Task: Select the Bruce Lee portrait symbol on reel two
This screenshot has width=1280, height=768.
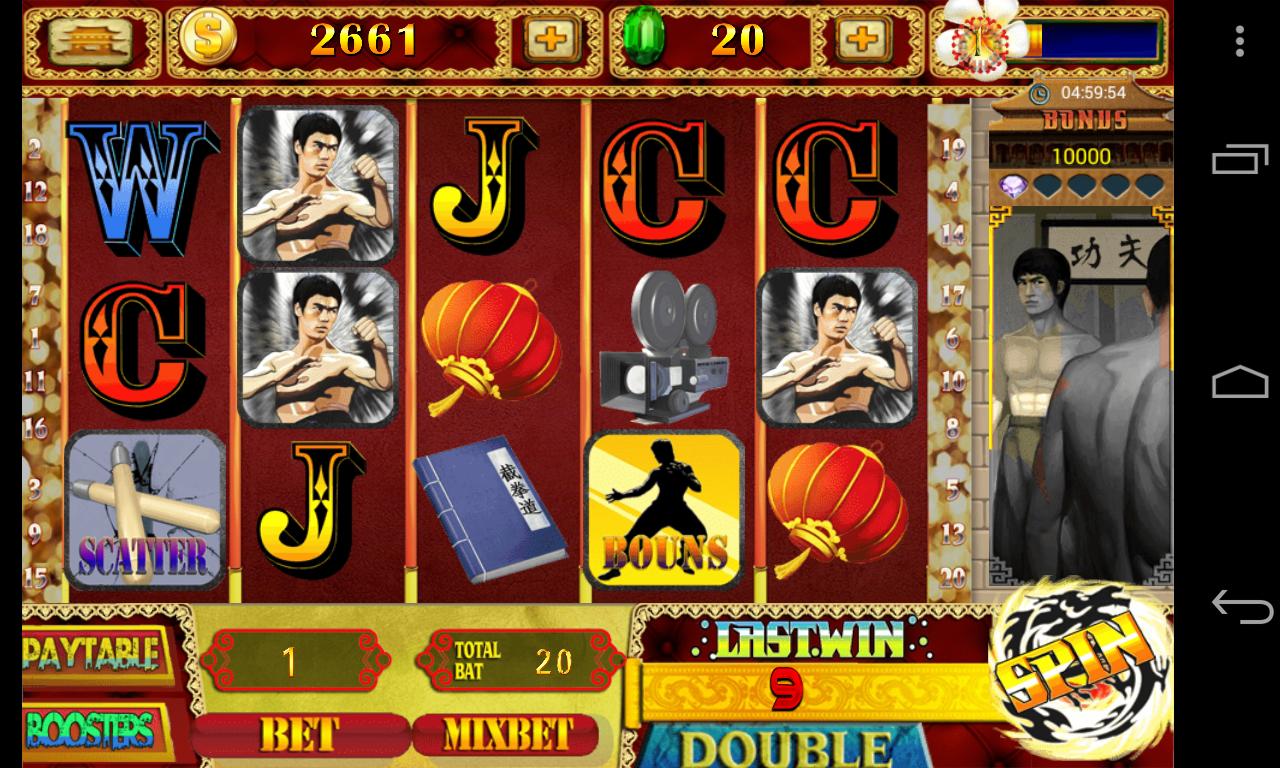Action: [x=320, y=185]
